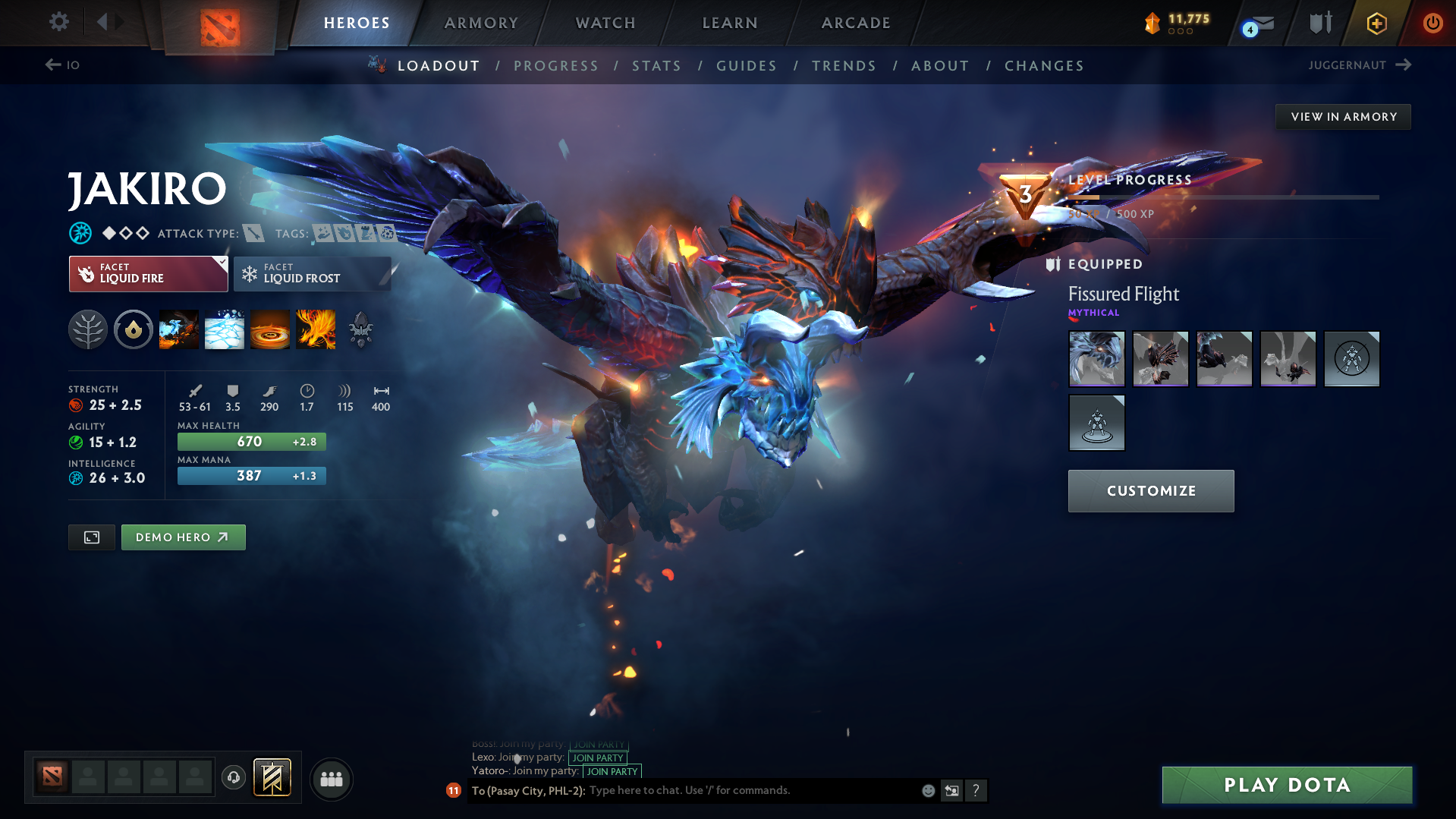Open the STATS section for Jakiro

click(656, 66)
